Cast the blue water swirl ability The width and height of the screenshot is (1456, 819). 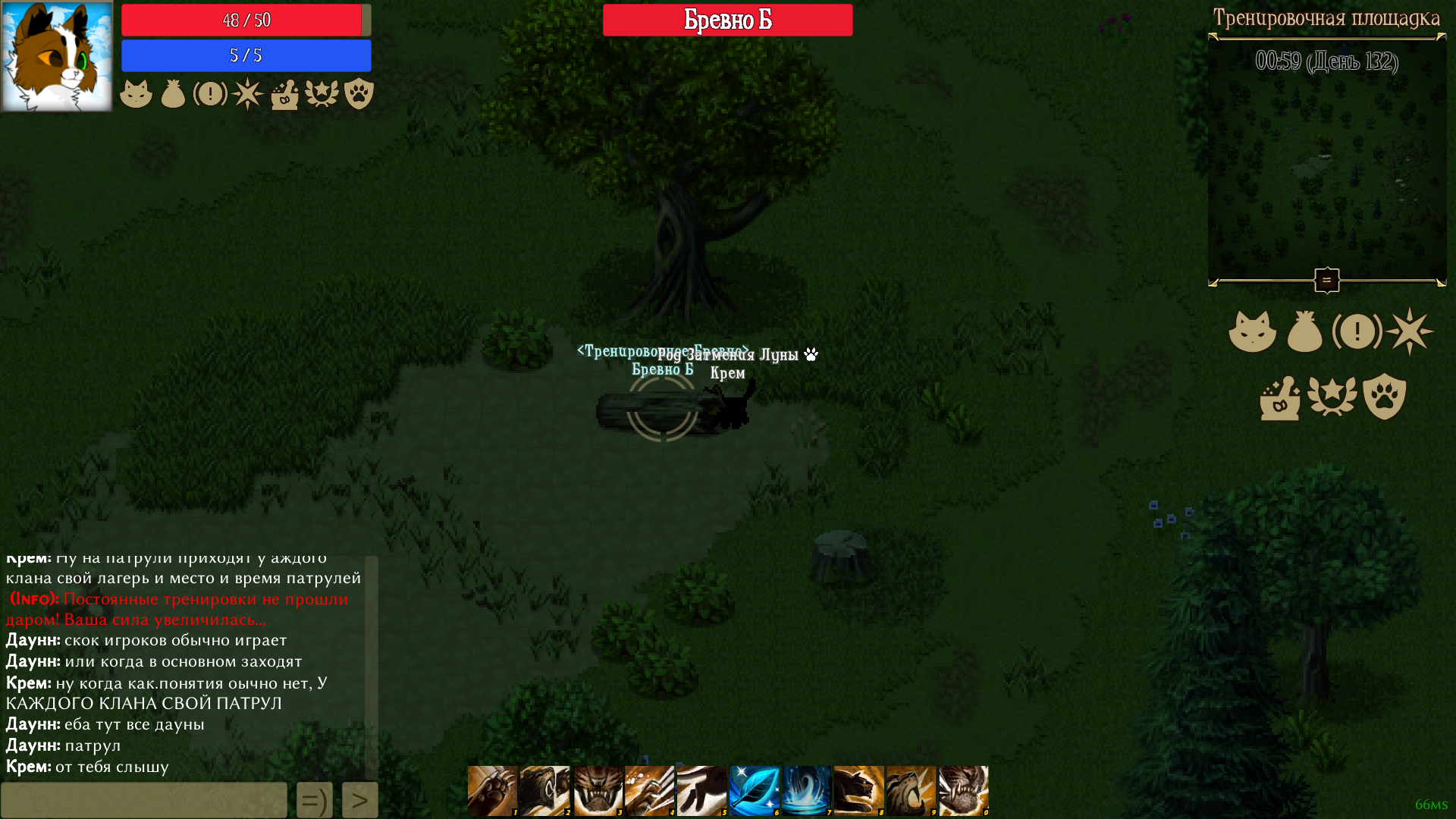click(x=807, y=790)
